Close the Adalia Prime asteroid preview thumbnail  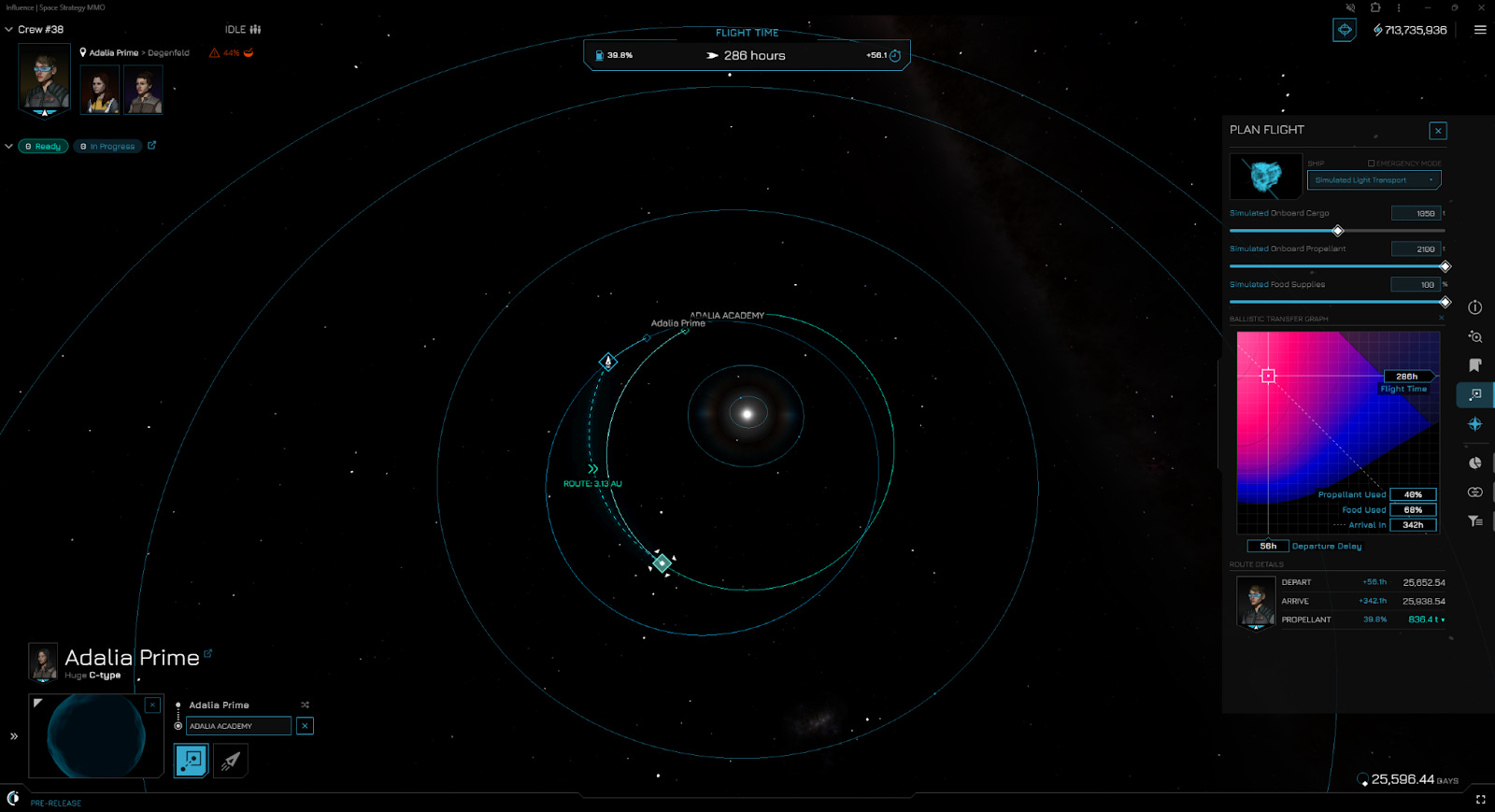(153, 705)
